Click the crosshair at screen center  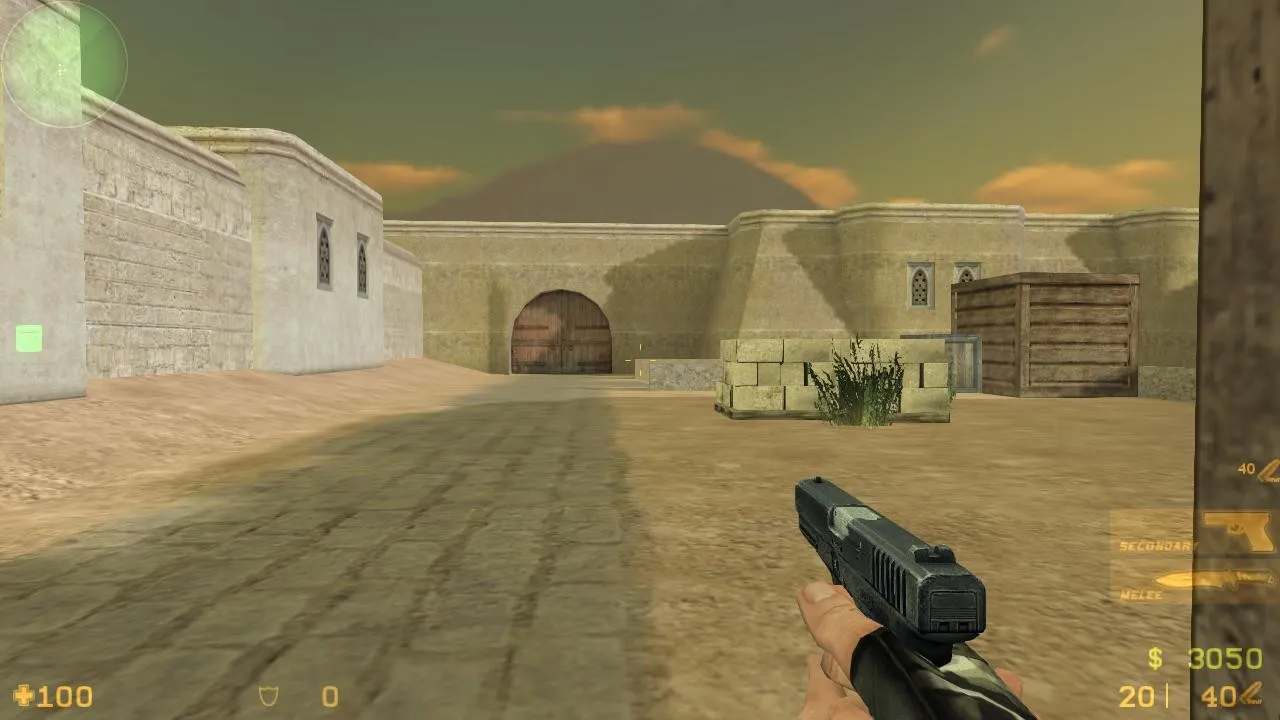[640, 360]
